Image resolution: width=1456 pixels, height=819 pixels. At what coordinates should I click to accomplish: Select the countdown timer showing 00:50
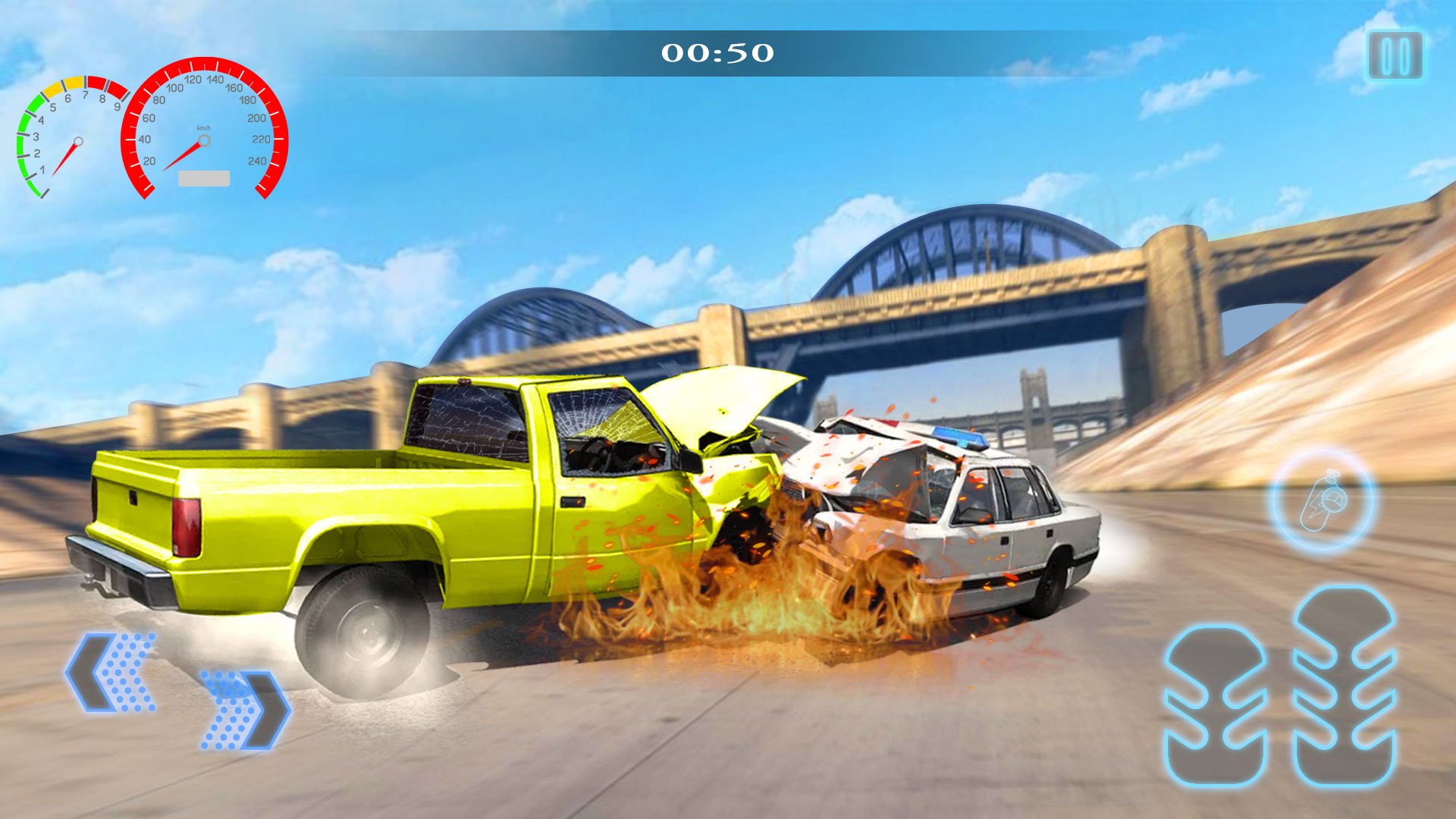tap(717, 53)
